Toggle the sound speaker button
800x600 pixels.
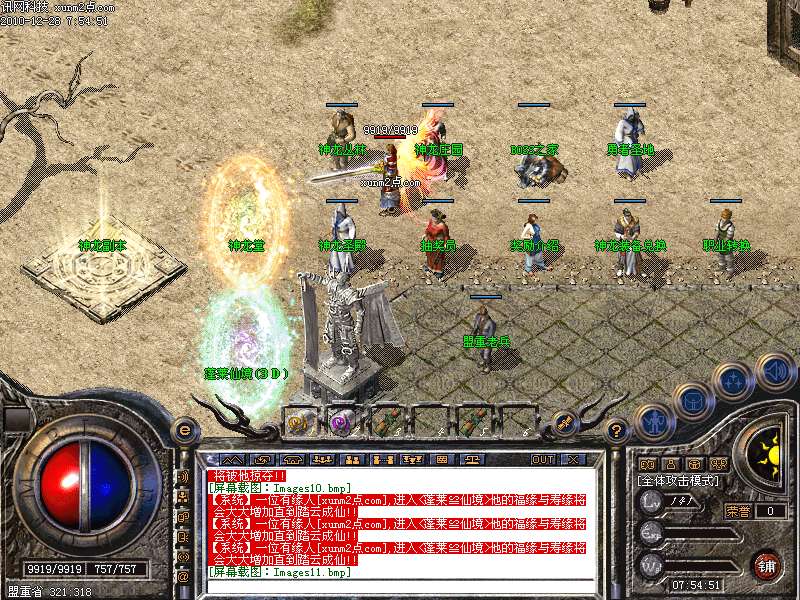click(x=776, y=371)
